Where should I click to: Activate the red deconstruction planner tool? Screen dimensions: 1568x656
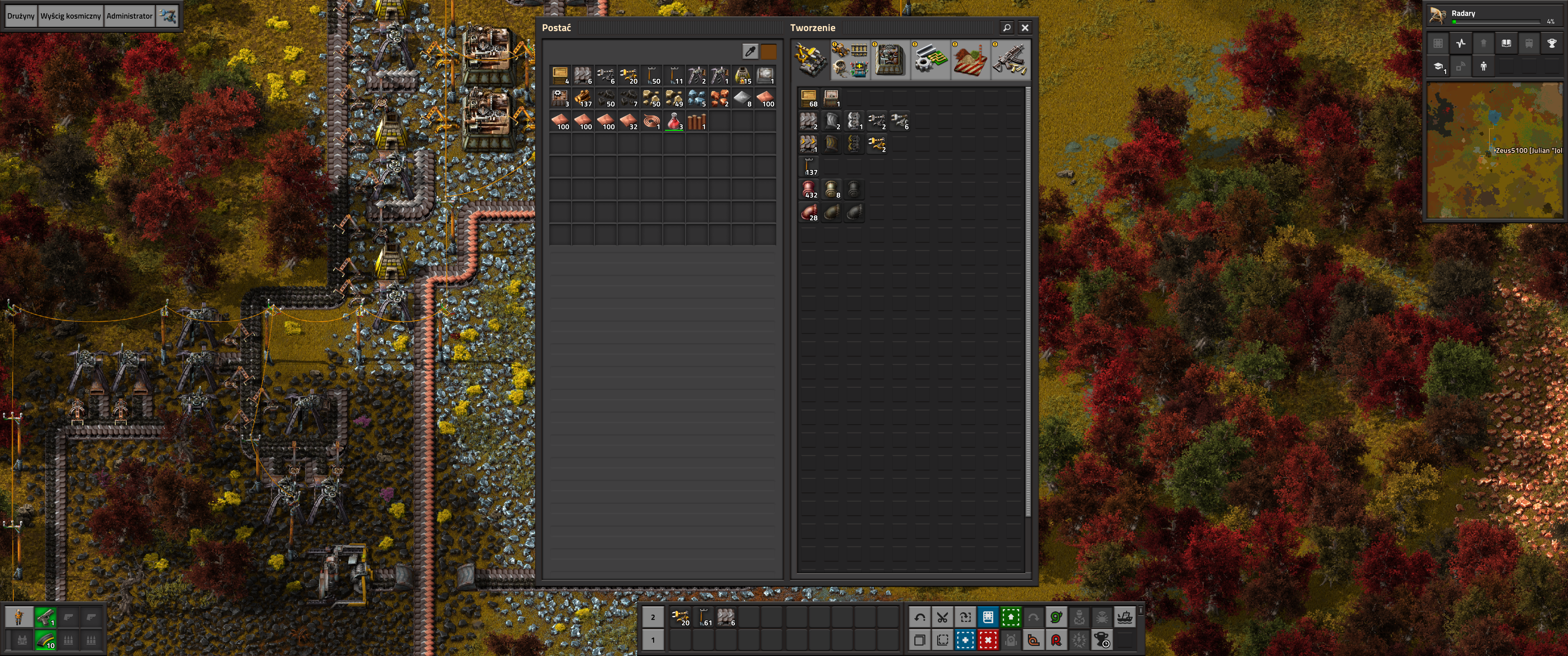(x=988, y=640)
